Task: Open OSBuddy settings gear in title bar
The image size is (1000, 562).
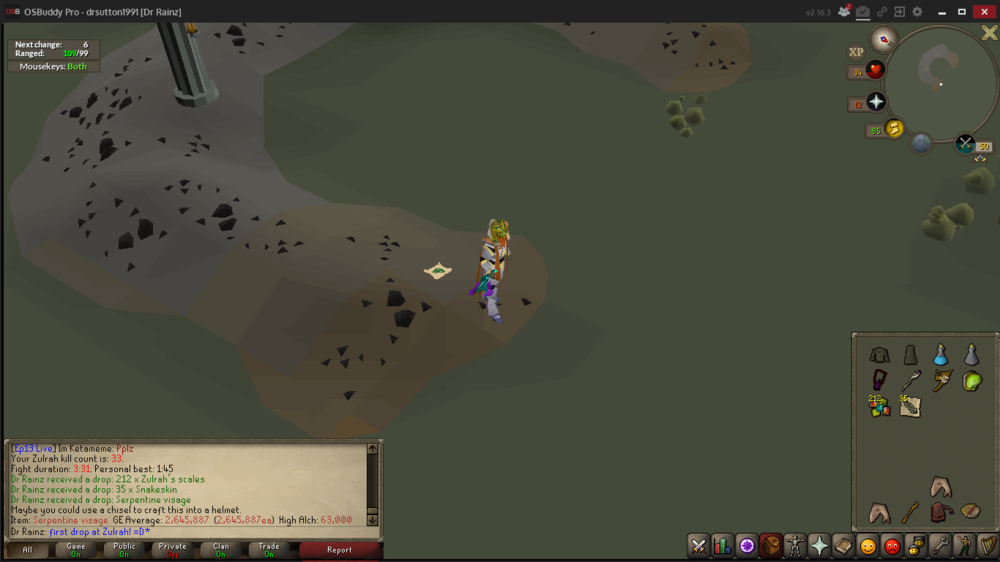Action: click(x=917, y=12)
